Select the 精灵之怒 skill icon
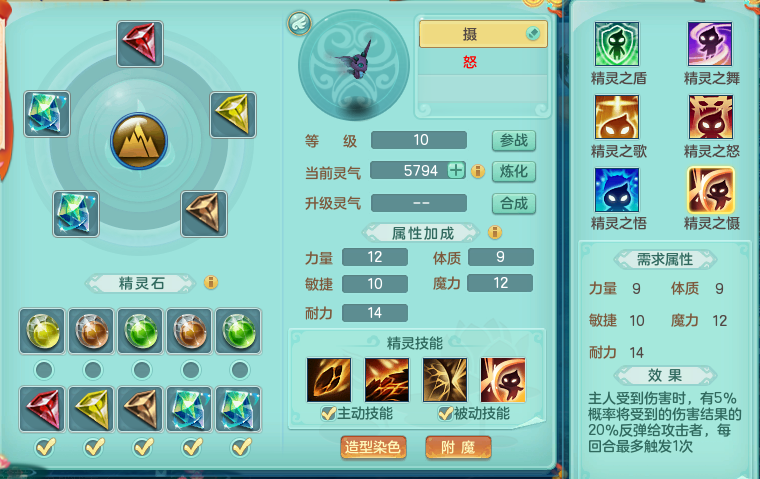The height and width of the screenshot is (479, 760). point(710,117)
